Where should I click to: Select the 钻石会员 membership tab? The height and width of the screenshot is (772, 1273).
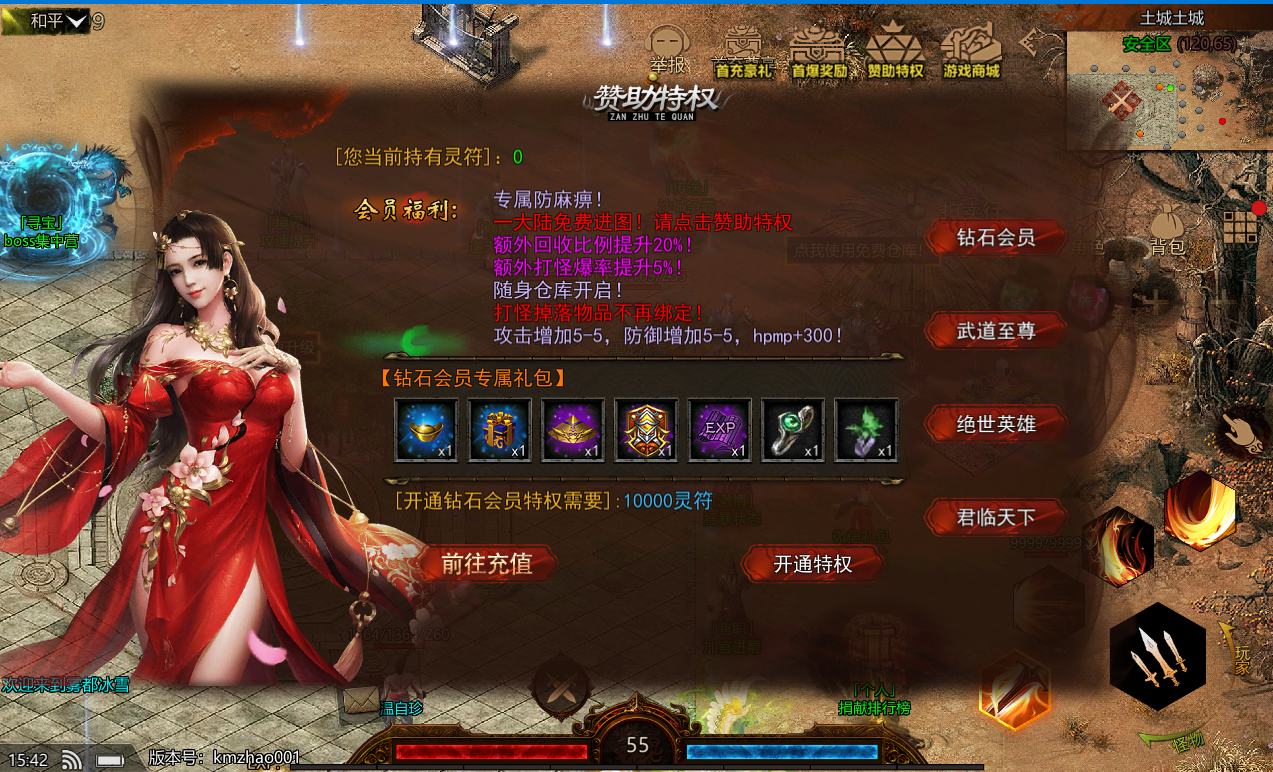[x=995, y=238]
